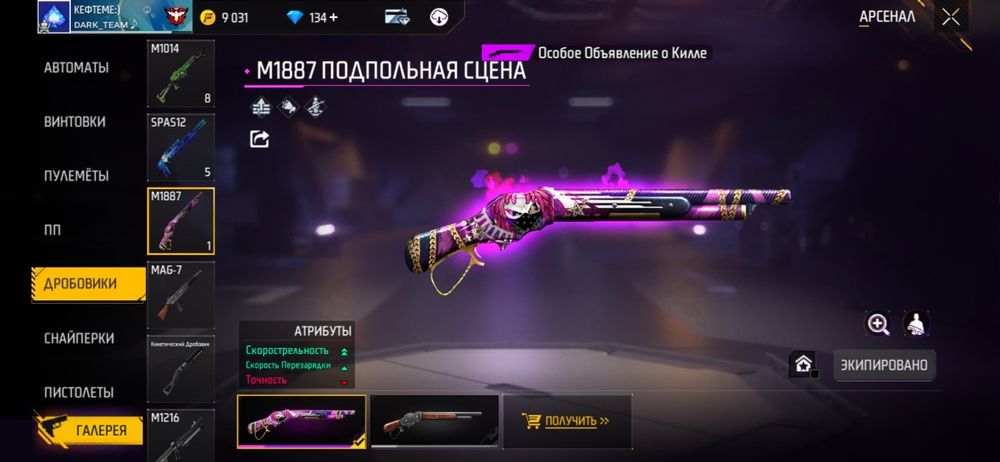Select the Пулемёты category
This screenshot has width=1000, height=462.
pyautogui.click(x=76, y=176)
